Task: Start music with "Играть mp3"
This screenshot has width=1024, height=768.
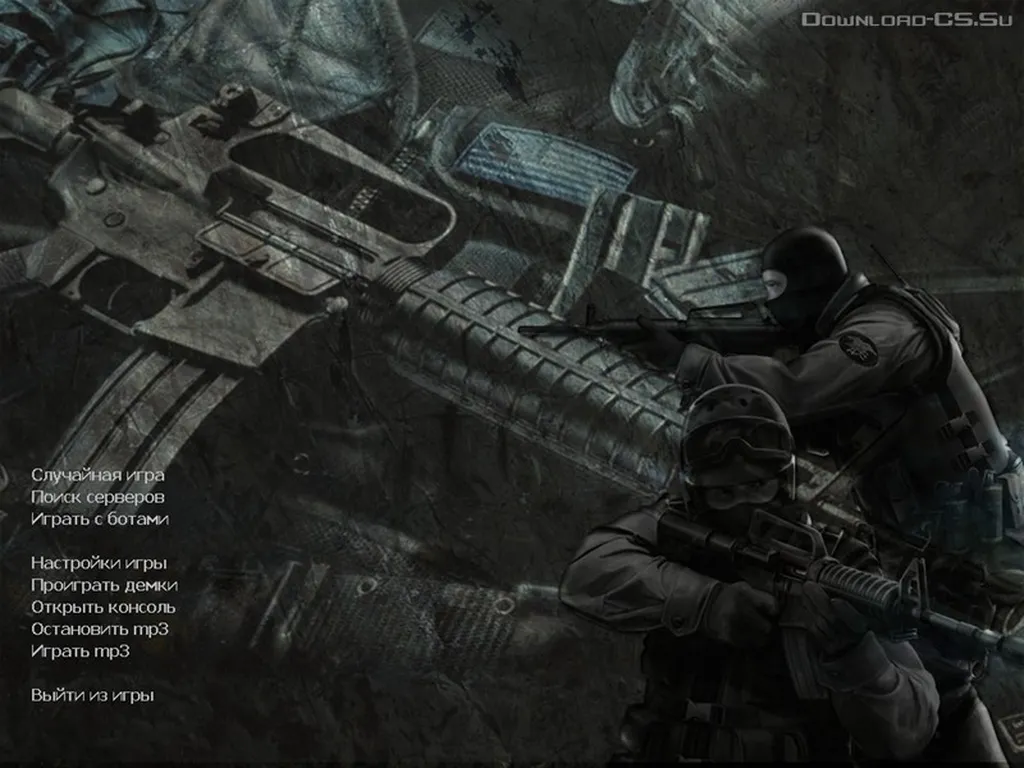Action: 80,651
